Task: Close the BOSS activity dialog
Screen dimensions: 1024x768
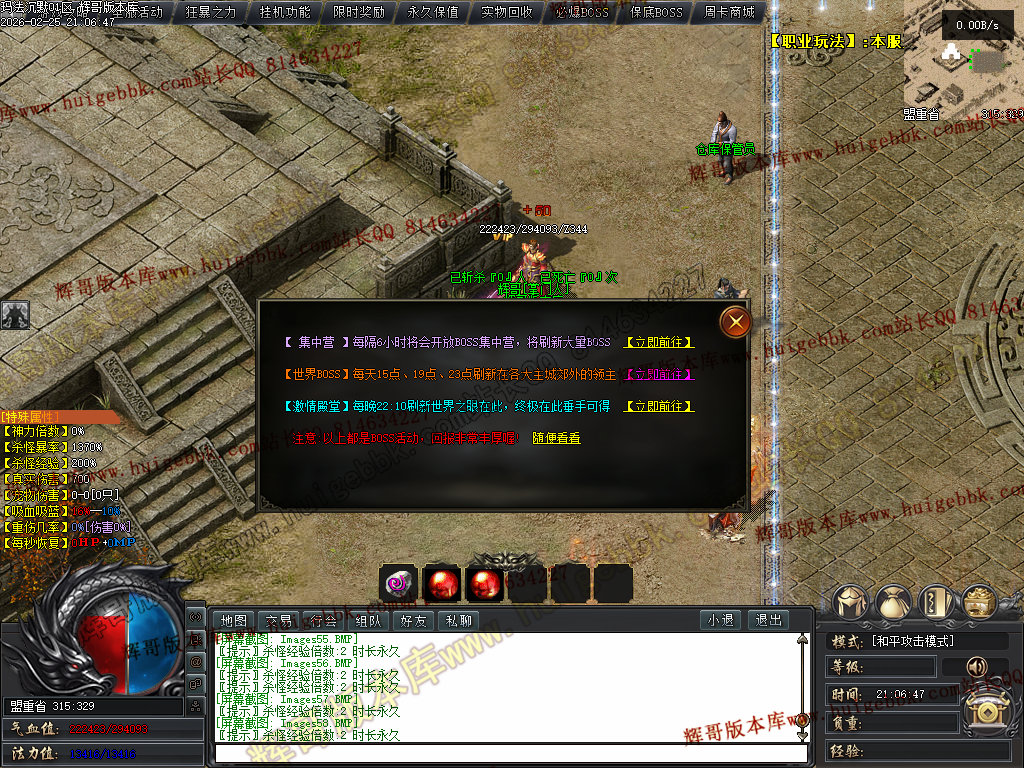Action: point(736,321)
